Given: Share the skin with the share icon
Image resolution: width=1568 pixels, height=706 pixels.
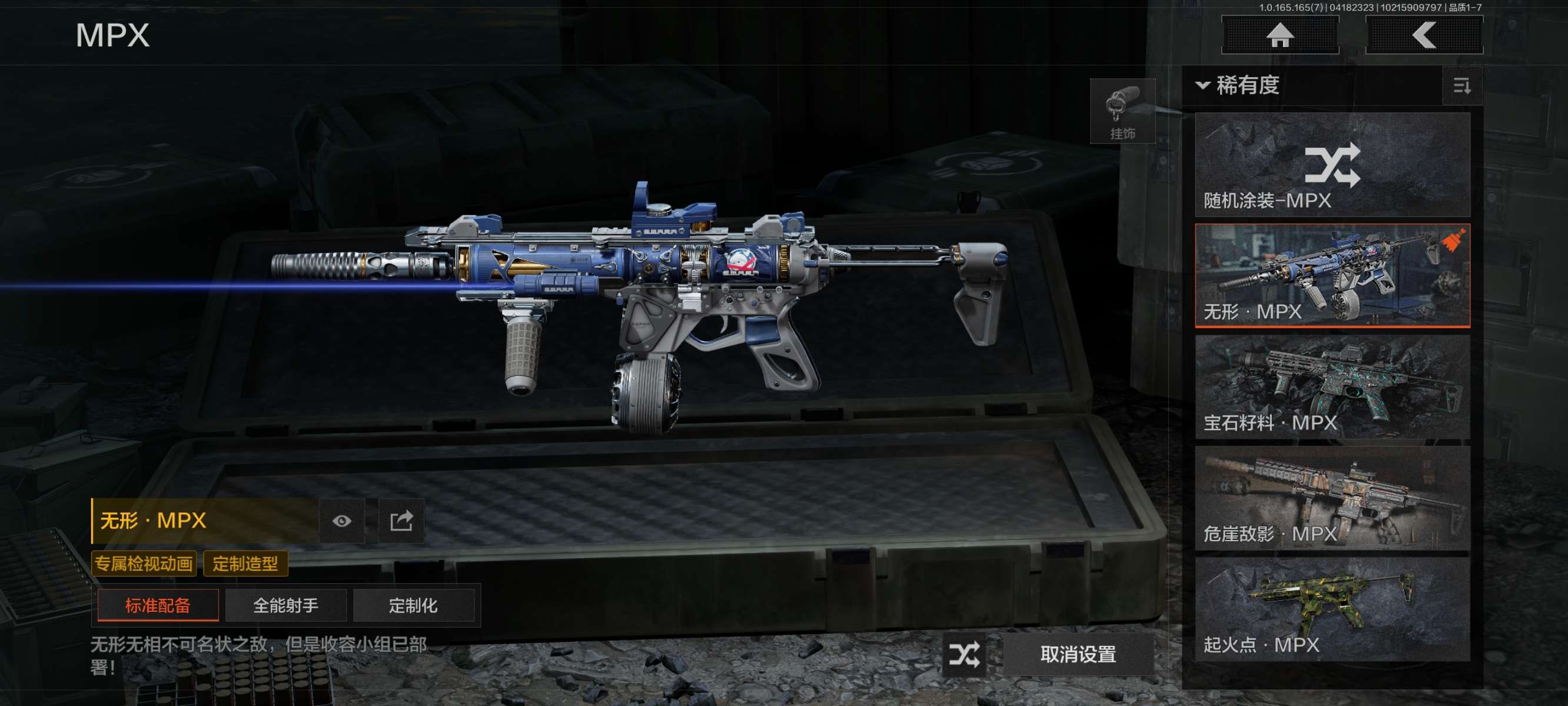Looking at the screenshot, I should [x=401, y=521].
